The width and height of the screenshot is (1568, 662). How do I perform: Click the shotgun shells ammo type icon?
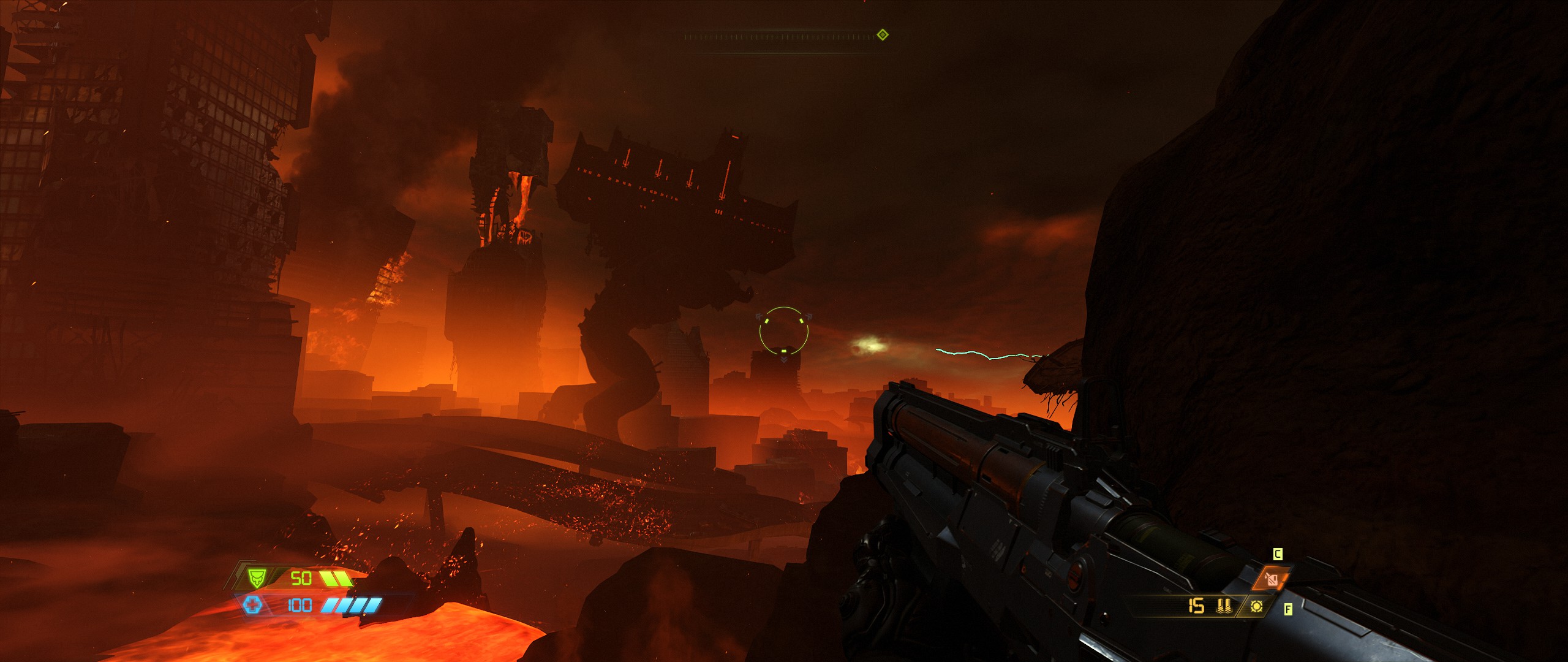(x=1224, y=606)
